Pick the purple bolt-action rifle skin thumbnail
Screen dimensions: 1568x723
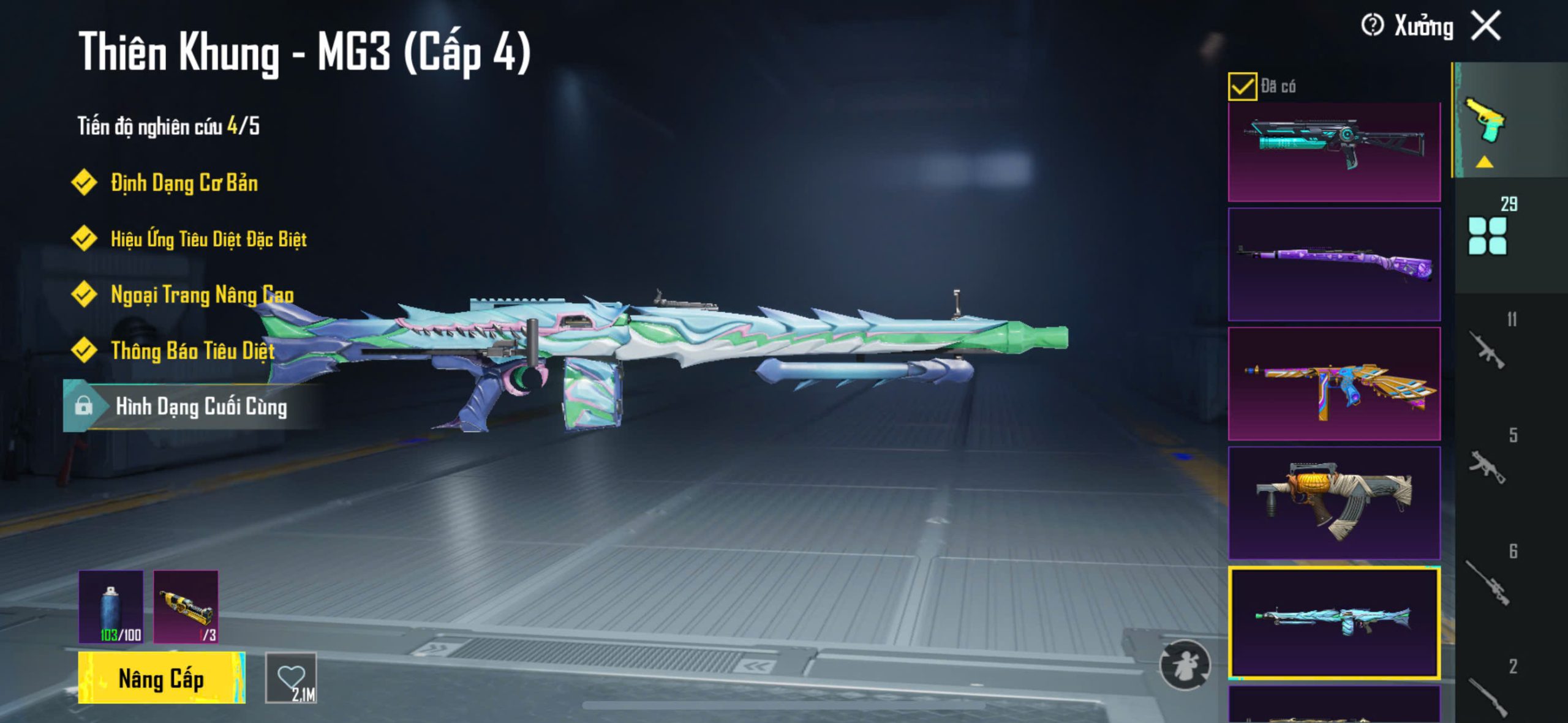(1334, 264)
